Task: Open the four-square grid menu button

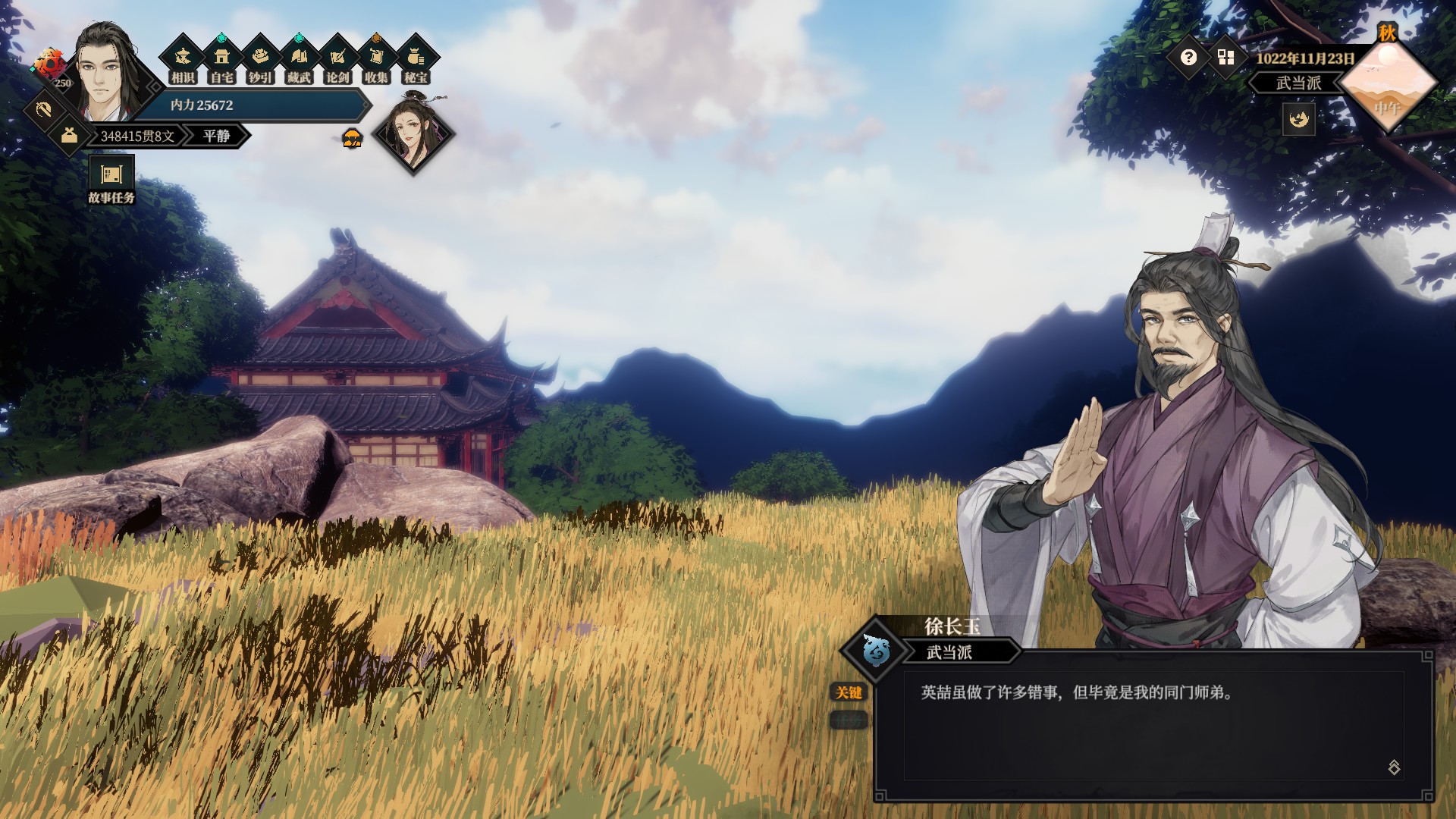Action: pyautogui.click(x=1225, y=58)
